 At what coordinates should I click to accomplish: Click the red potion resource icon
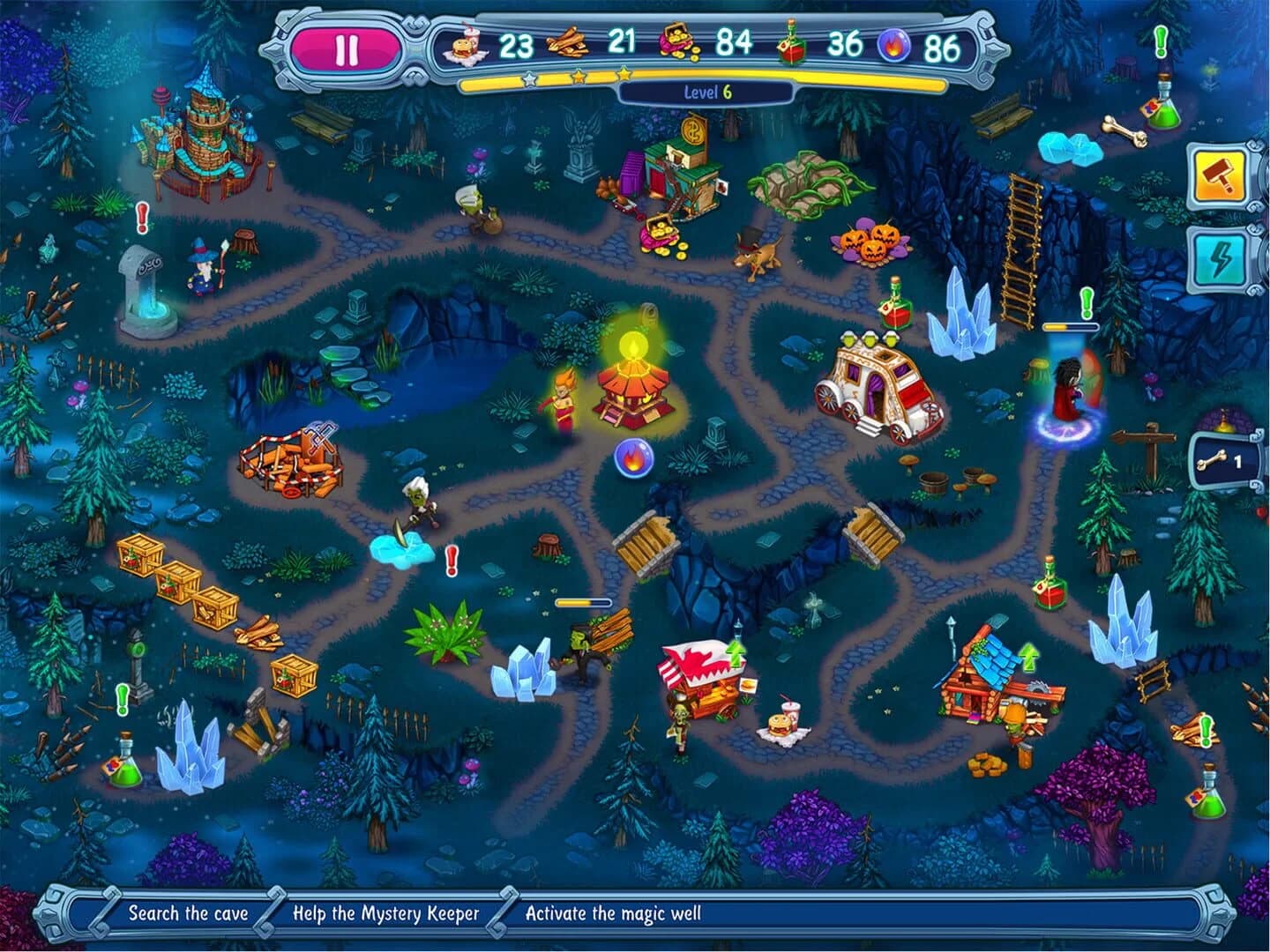pyautogui.click(x=791, y=41)
